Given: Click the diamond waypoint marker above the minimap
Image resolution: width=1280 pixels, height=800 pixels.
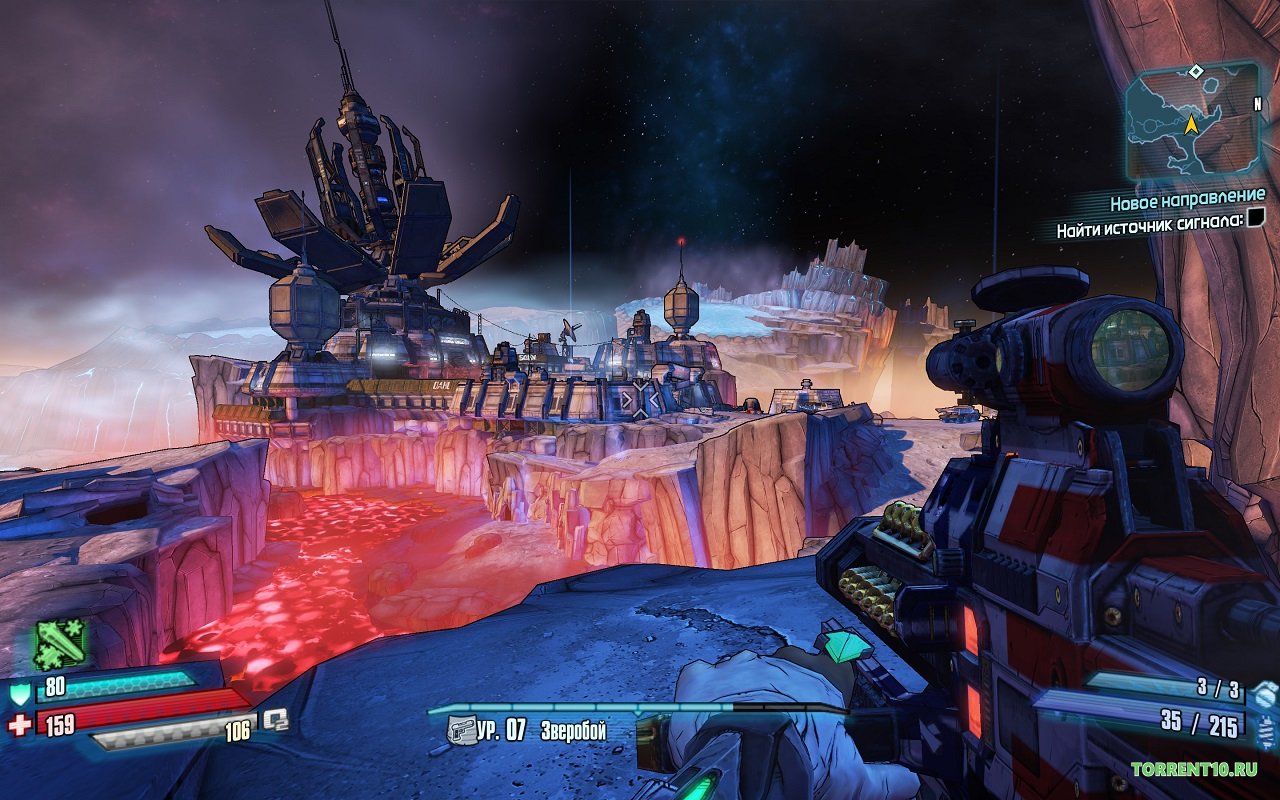Looking at the screenshot, I should click(1195, 71).
